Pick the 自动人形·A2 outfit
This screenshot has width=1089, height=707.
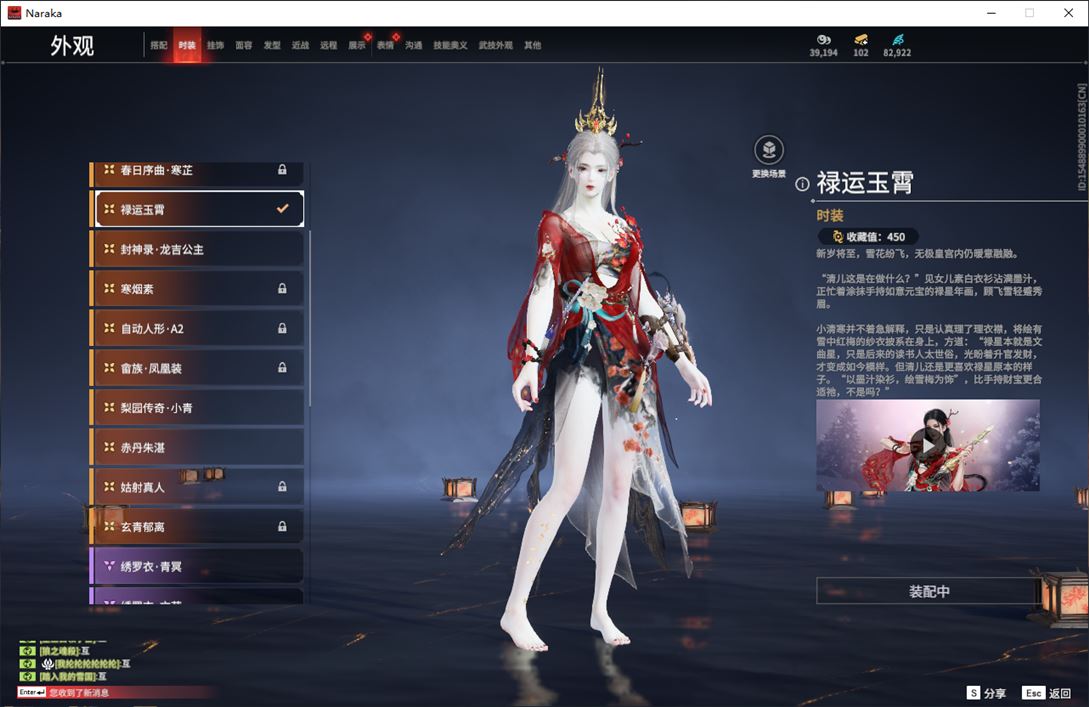coord(197,328)
